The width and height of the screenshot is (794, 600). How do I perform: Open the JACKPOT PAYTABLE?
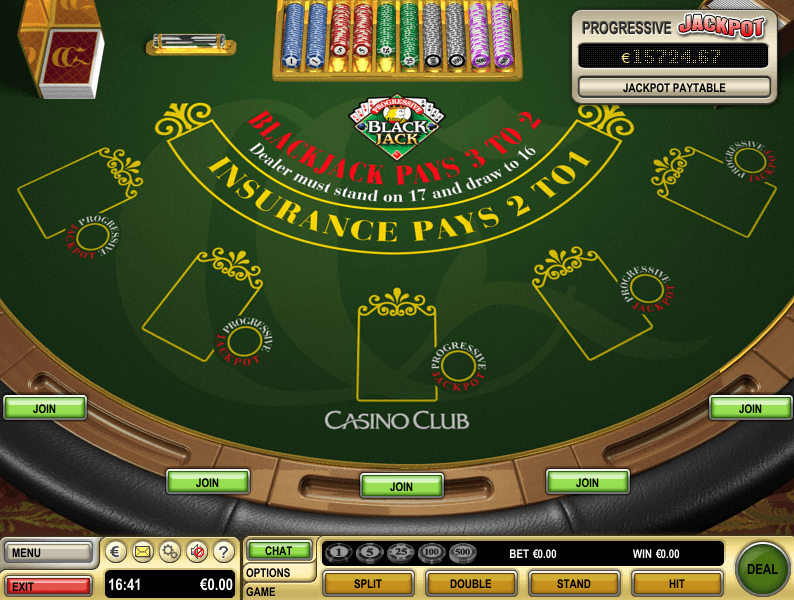pyautogui.click(x=674, y=88)
